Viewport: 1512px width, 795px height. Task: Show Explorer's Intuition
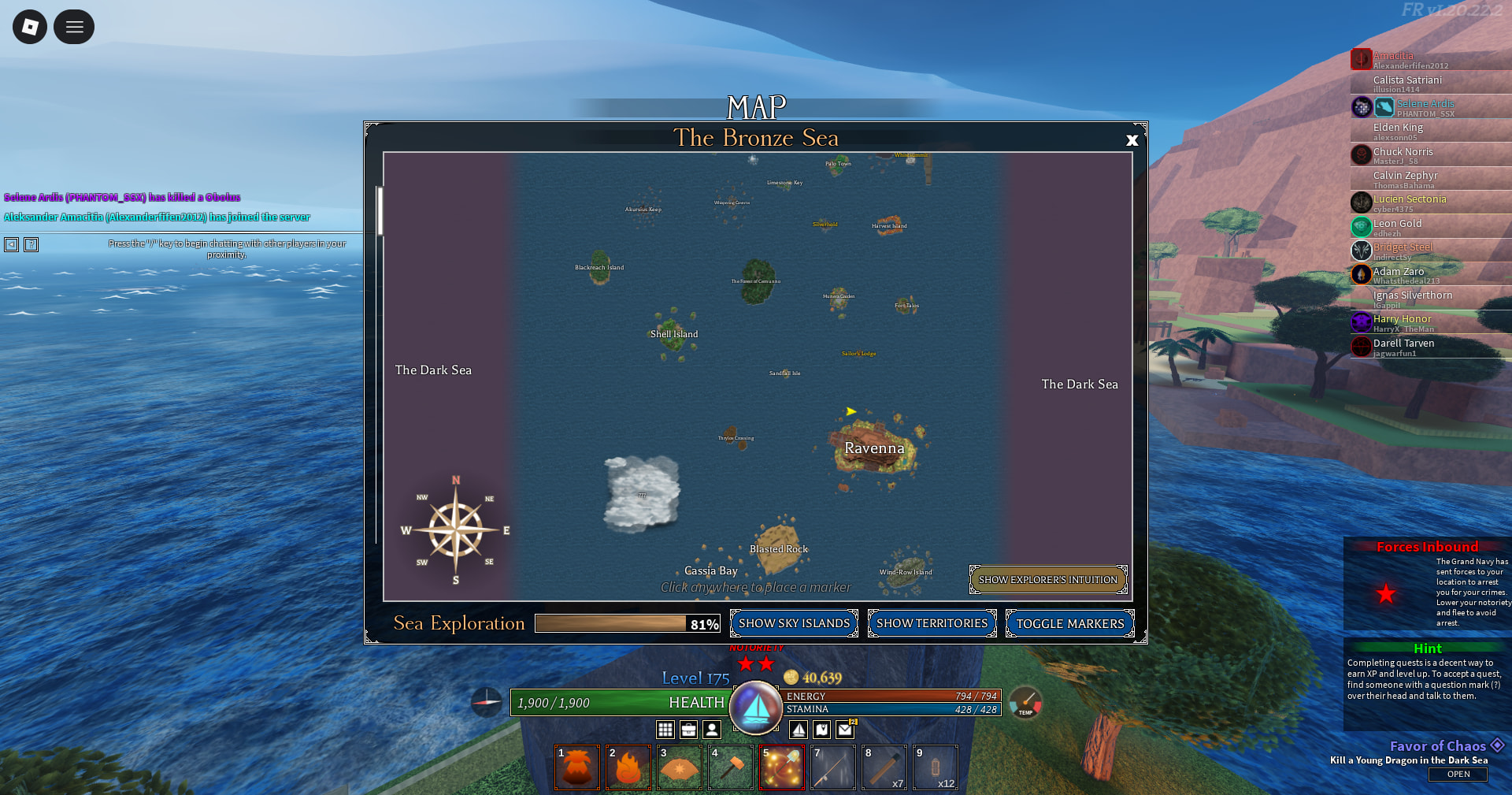point(1047,580)
